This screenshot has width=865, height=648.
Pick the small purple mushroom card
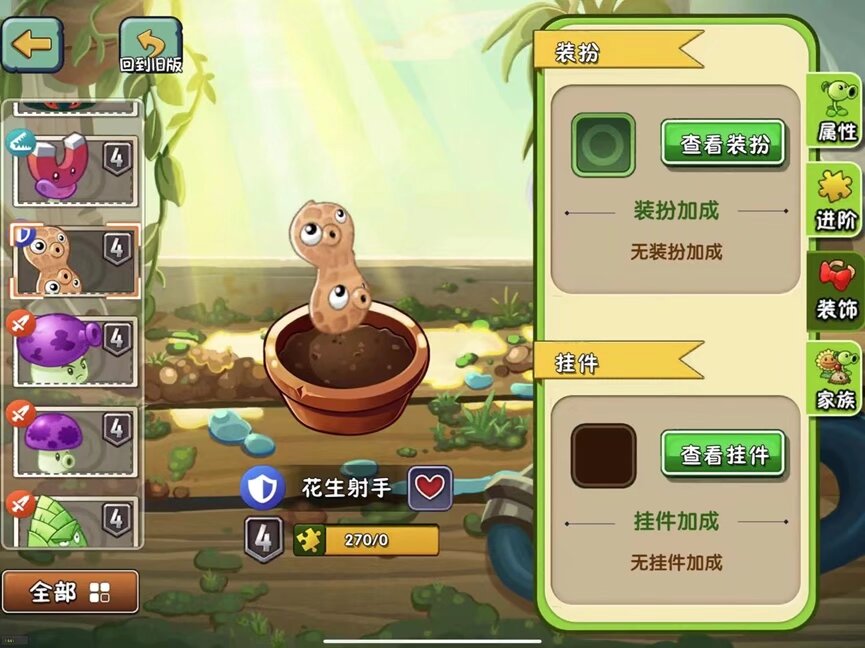tap(75, 438)
